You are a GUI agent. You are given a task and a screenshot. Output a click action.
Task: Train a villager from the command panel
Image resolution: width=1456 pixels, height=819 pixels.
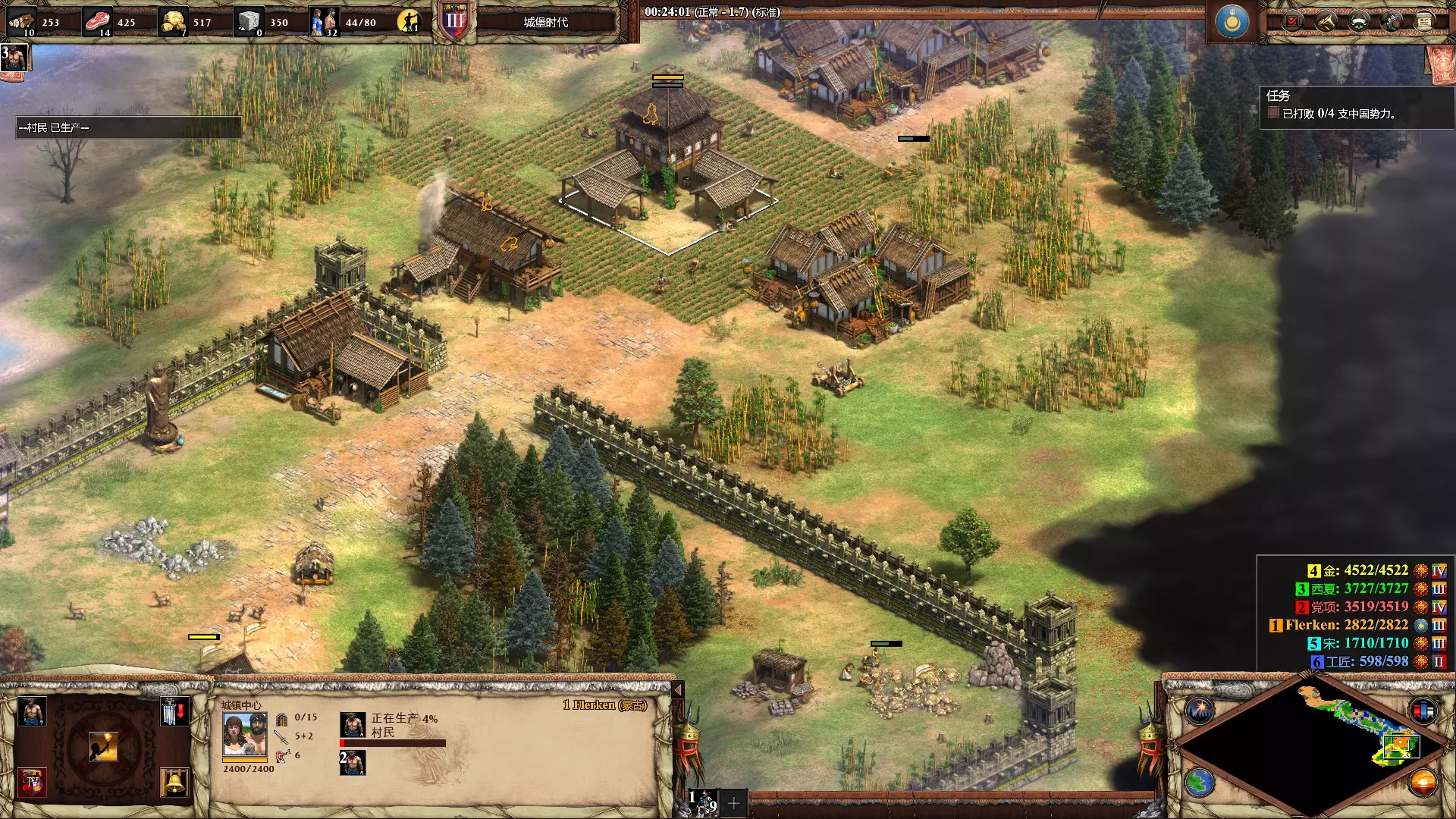click(31, 712)
